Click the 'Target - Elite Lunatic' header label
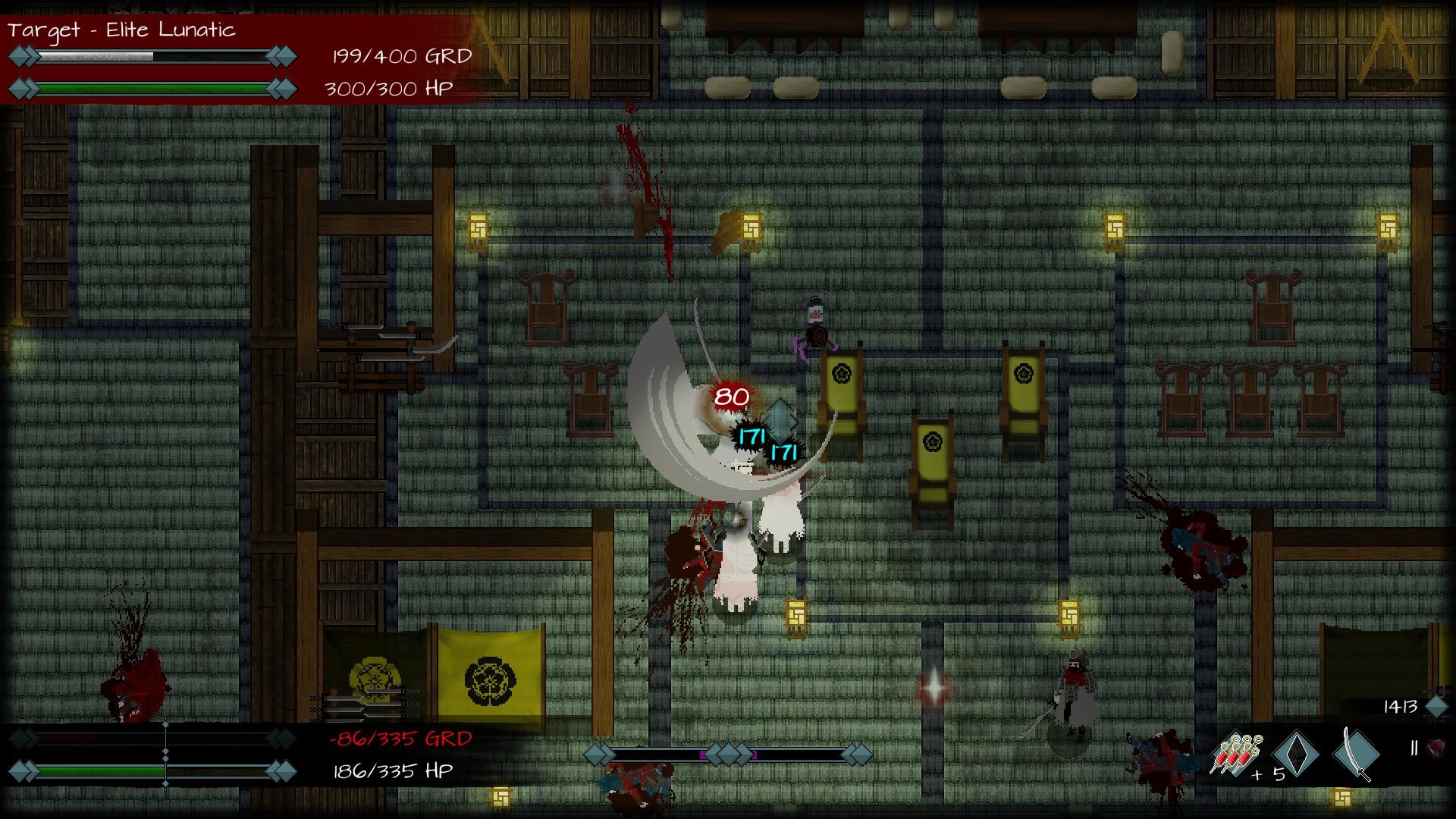The width and height of the screenshot is (1456, 819). (x=121, y=30)
